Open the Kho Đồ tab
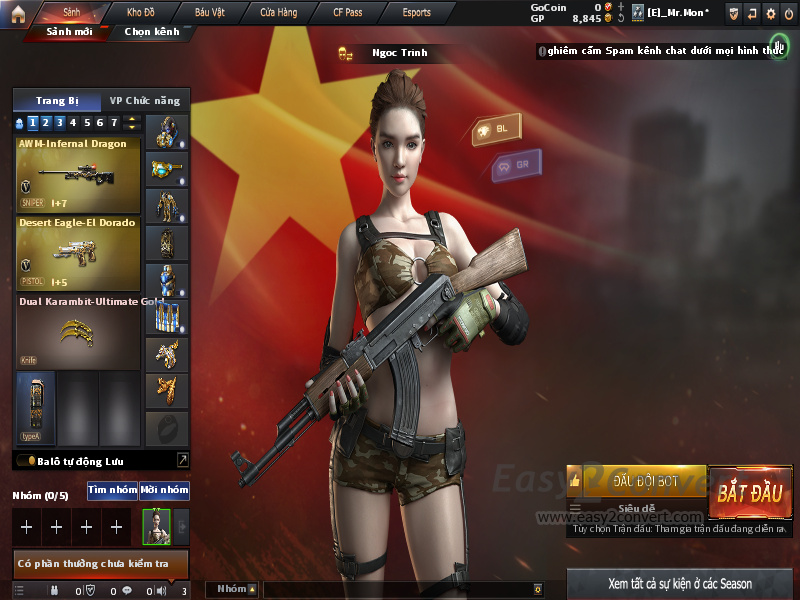The height and width of the screenshot is (600, 800). [x=141, y=12]
